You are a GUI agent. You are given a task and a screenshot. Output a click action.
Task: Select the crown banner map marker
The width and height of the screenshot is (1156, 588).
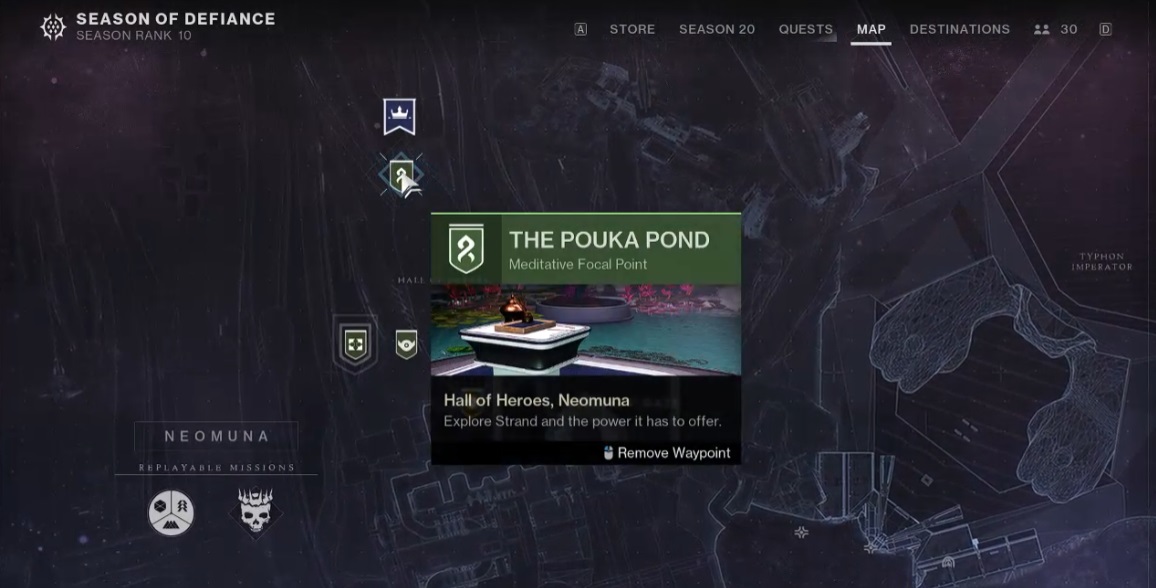pos(399,116)
